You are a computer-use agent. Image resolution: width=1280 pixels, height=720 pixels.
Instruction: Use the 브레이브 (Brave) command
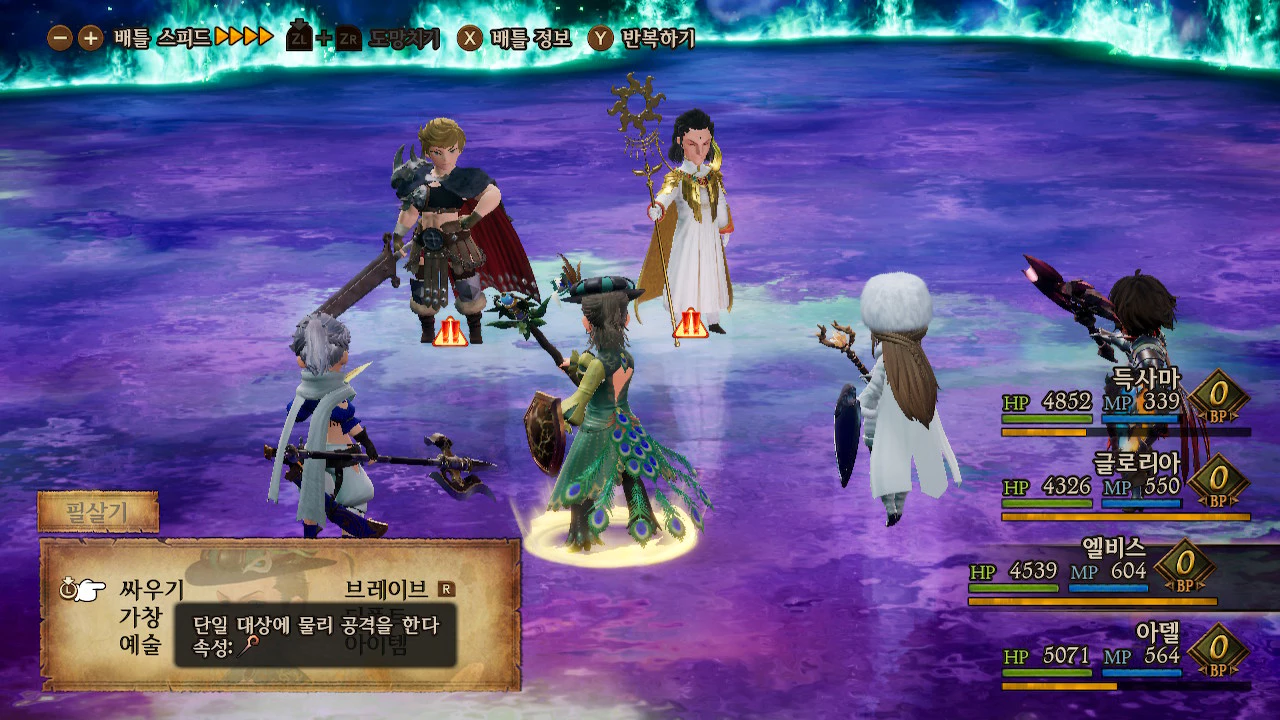click(386, 589)
